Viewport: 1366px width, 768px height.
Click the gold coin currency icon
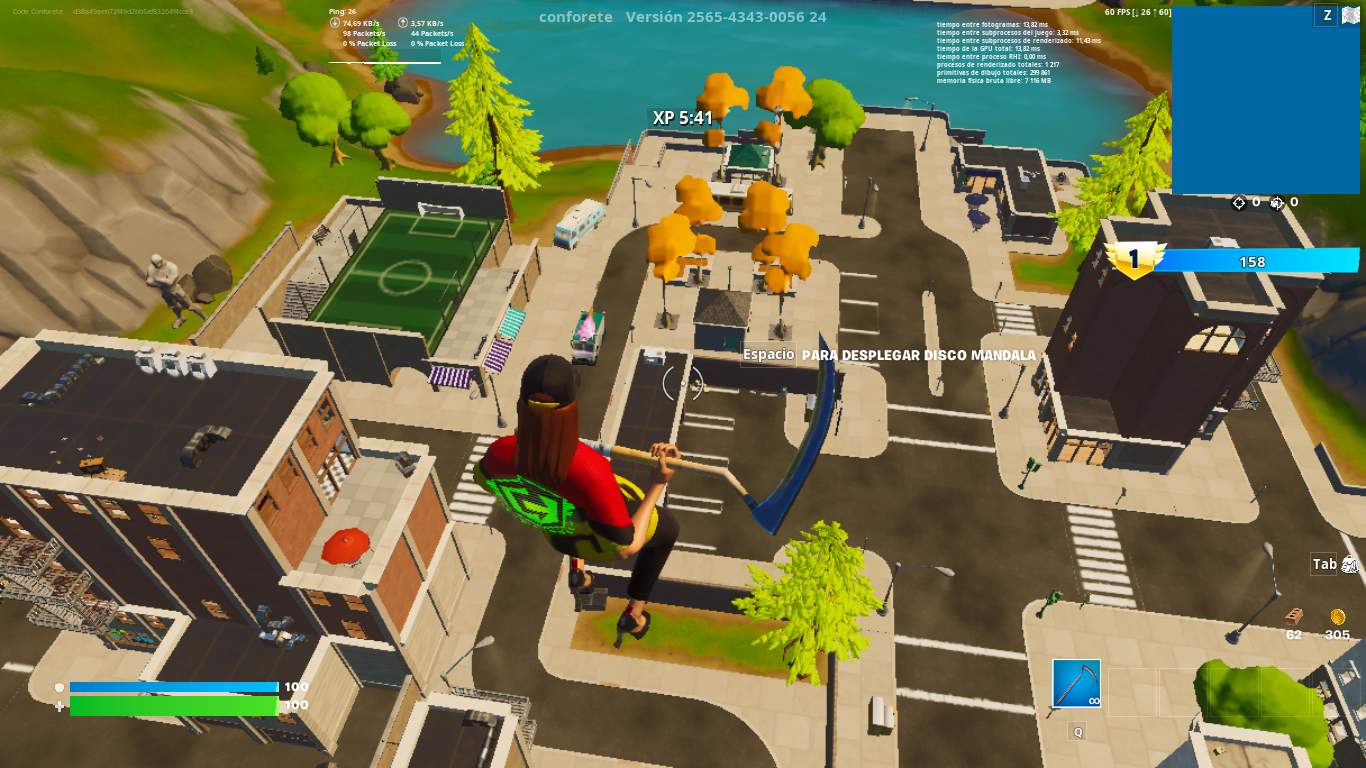click(x=1337, y=617)
